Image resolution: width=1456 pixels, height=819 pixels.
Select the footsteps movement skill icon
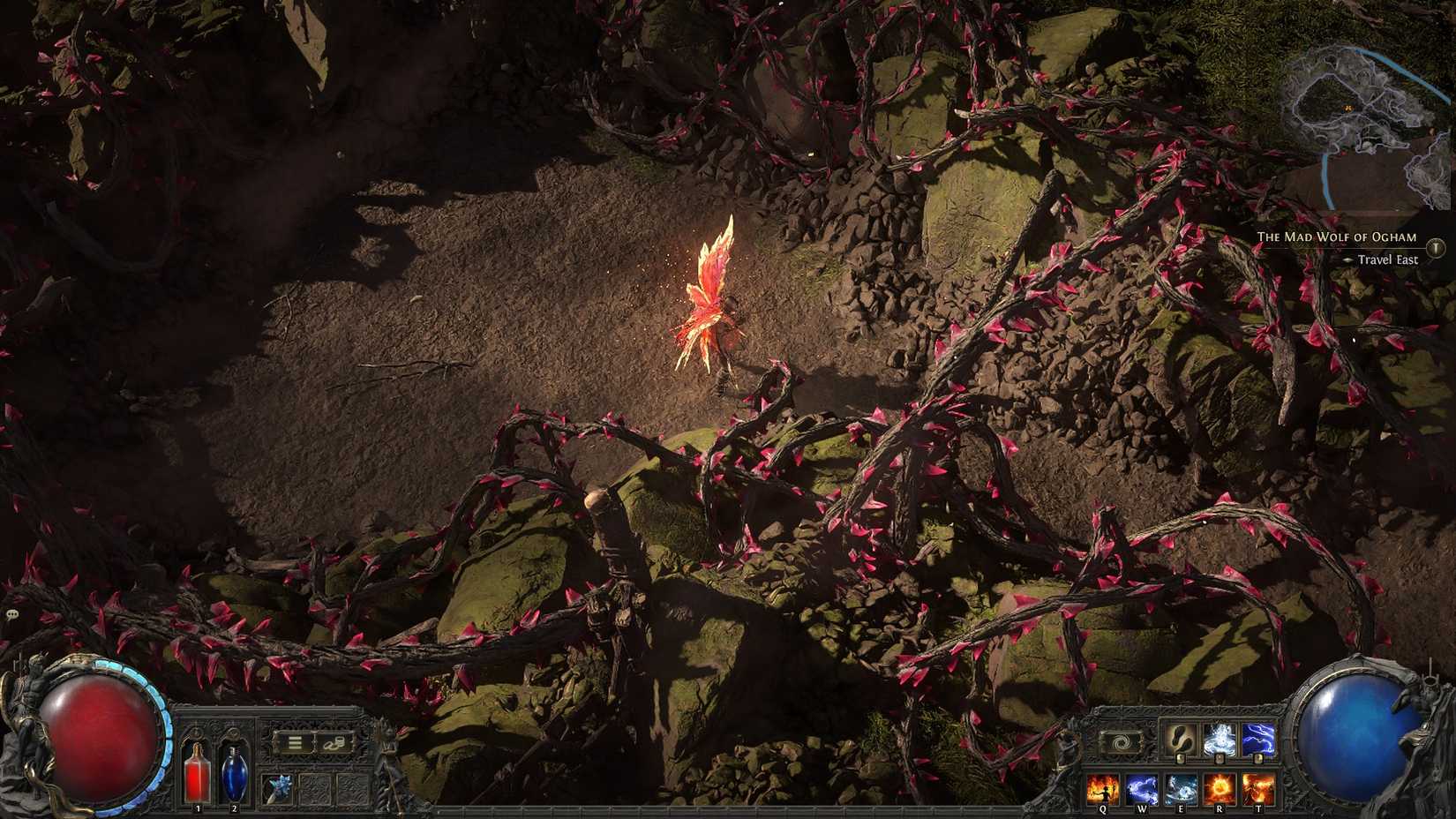click(1180, 740)
